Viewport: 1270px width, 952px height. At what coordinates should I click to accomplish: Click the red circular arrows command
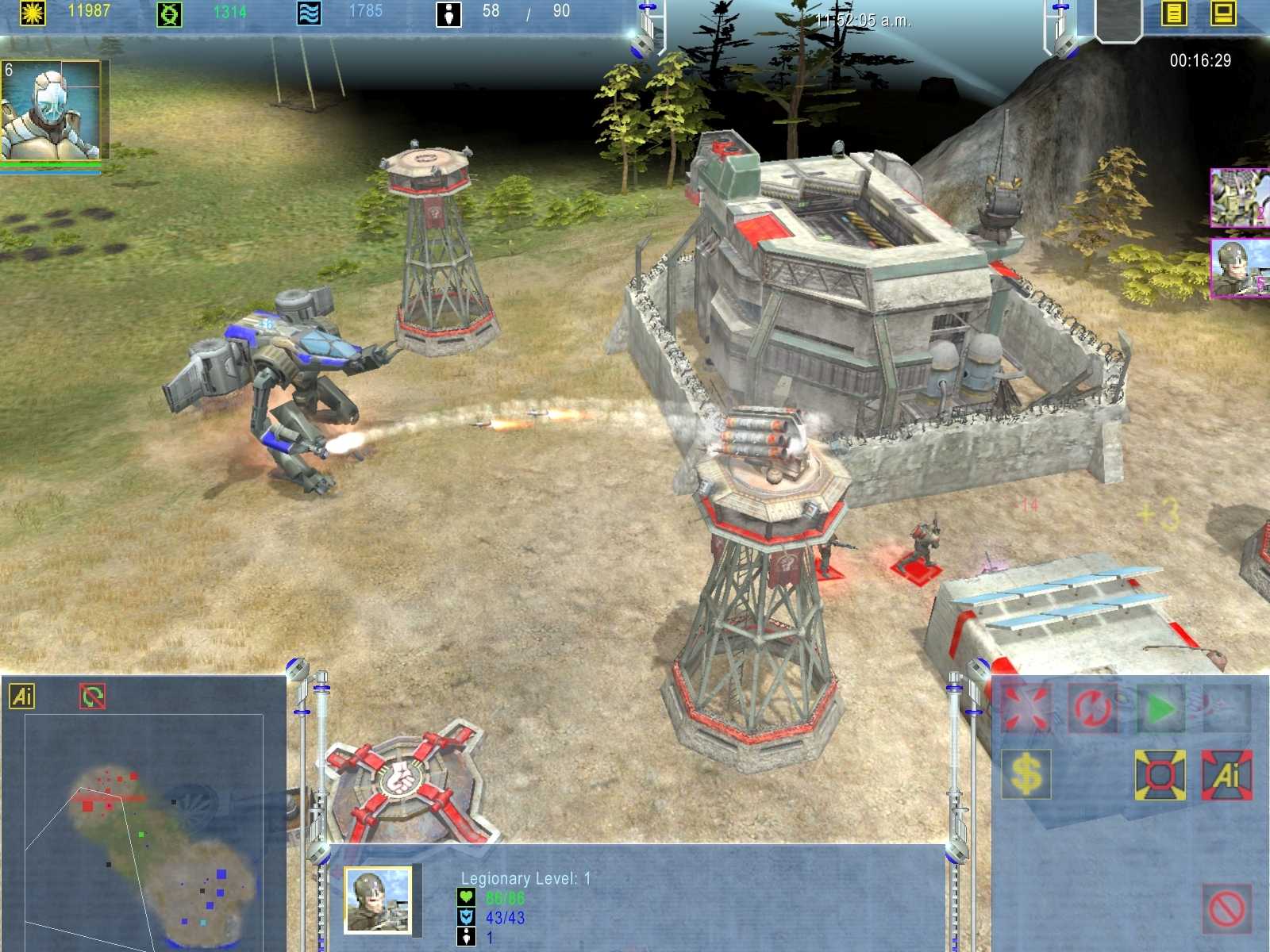pos(1093,707)
